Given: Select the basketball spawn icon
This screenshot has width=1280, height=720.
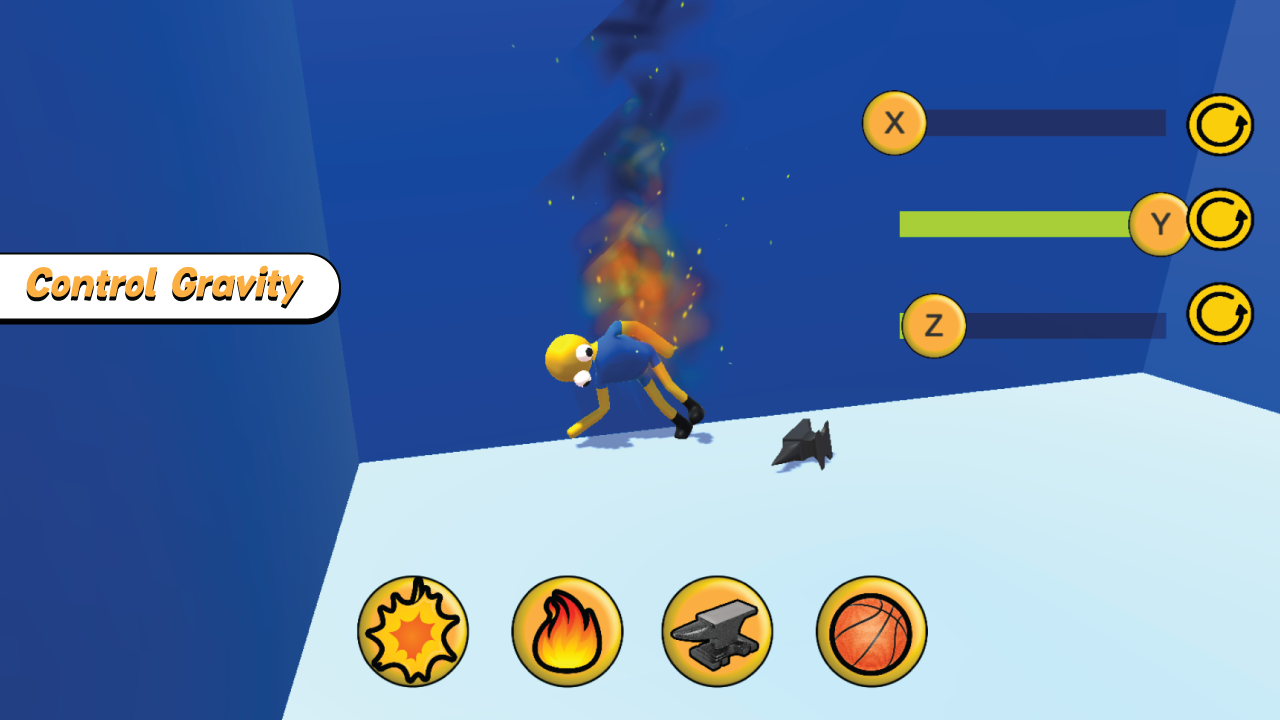Looking at the screenshot, I should 869,631.
